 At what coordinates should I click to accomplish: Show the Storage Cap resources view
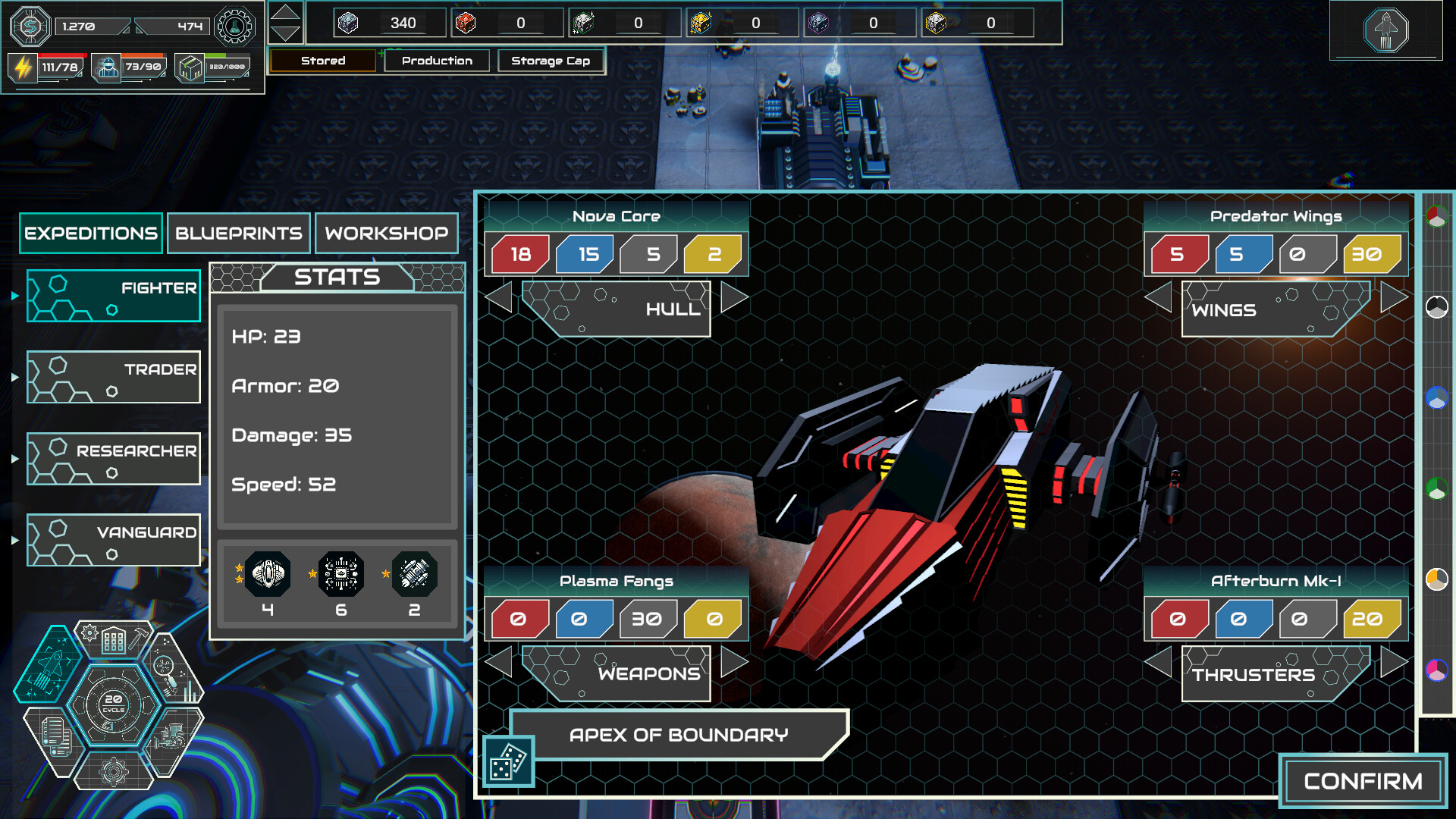pyautogui.click(x=551, y=61)
